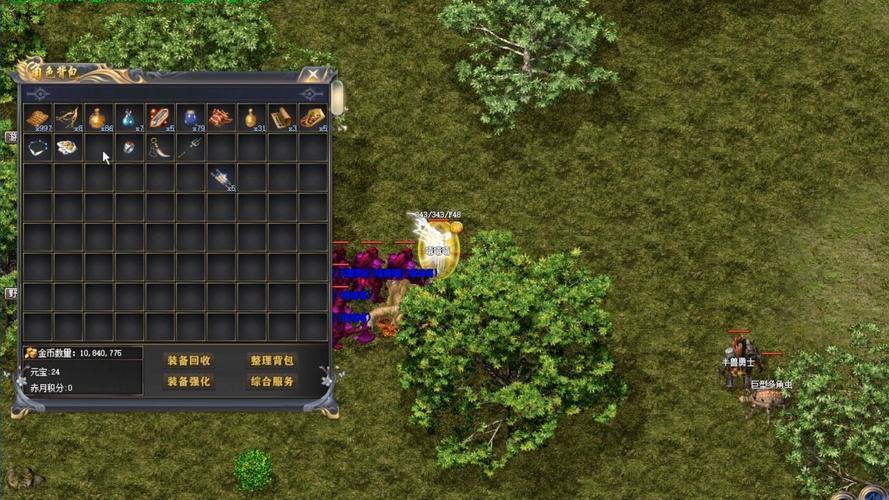Select the blue bundle item x5
The width and height of the screenshot is (889, 500).
(221, 178)
